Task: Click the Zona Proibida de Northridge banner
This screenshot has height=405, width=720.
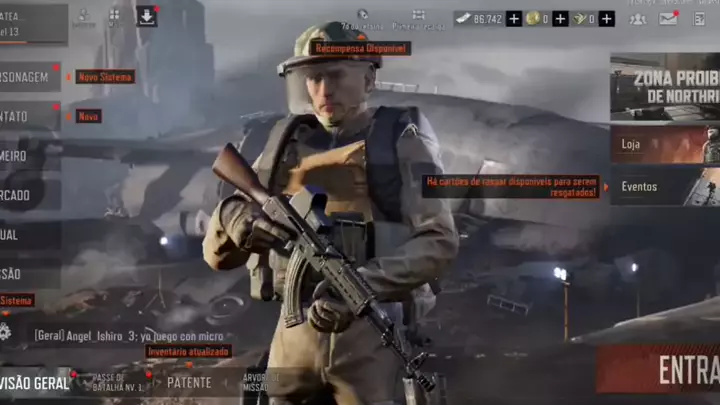Action: [665, 86]
